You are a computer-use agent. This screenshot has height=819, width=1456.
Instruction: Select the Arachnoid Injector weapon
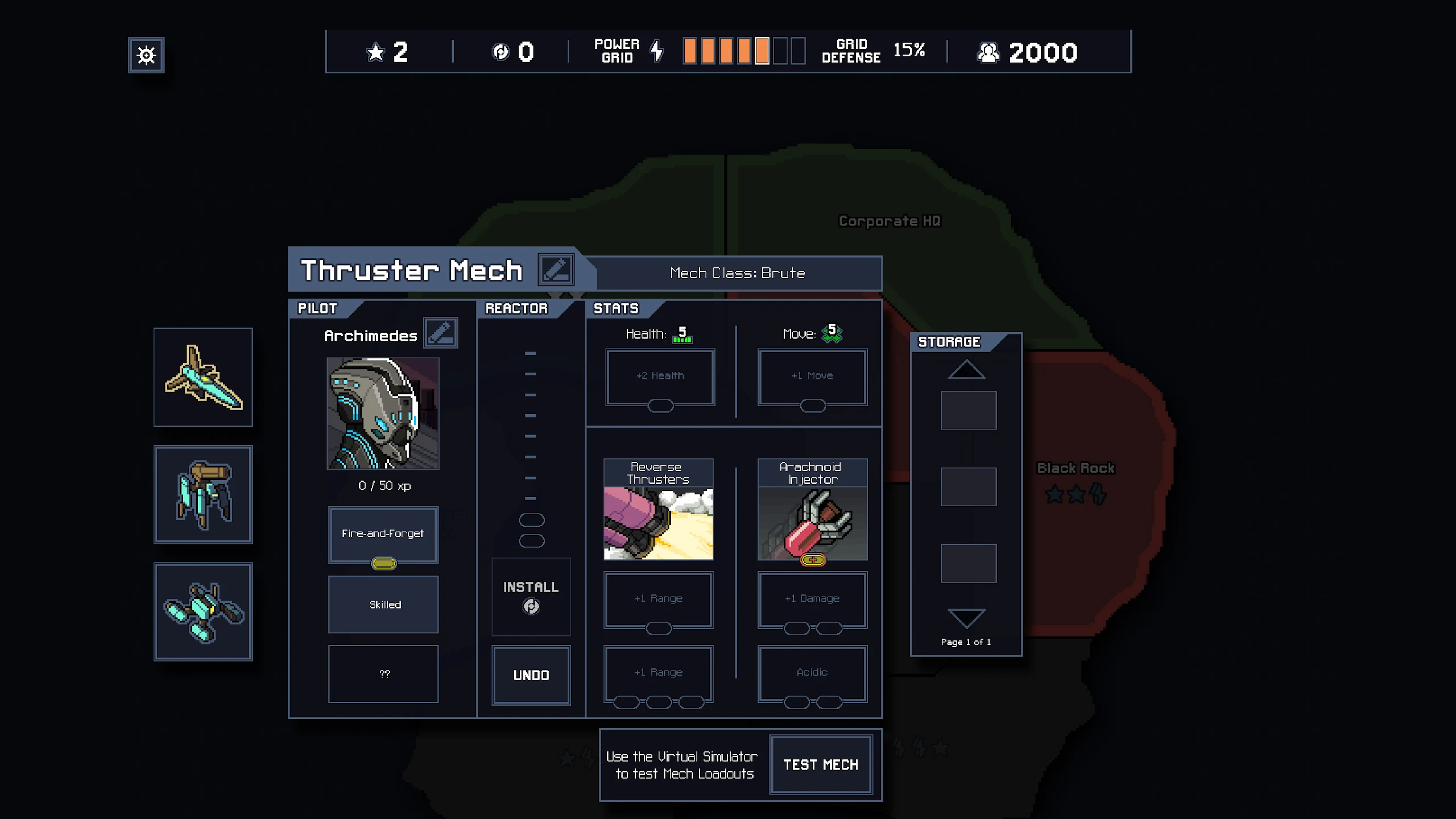pyautogui.click(x=812, y=510)
